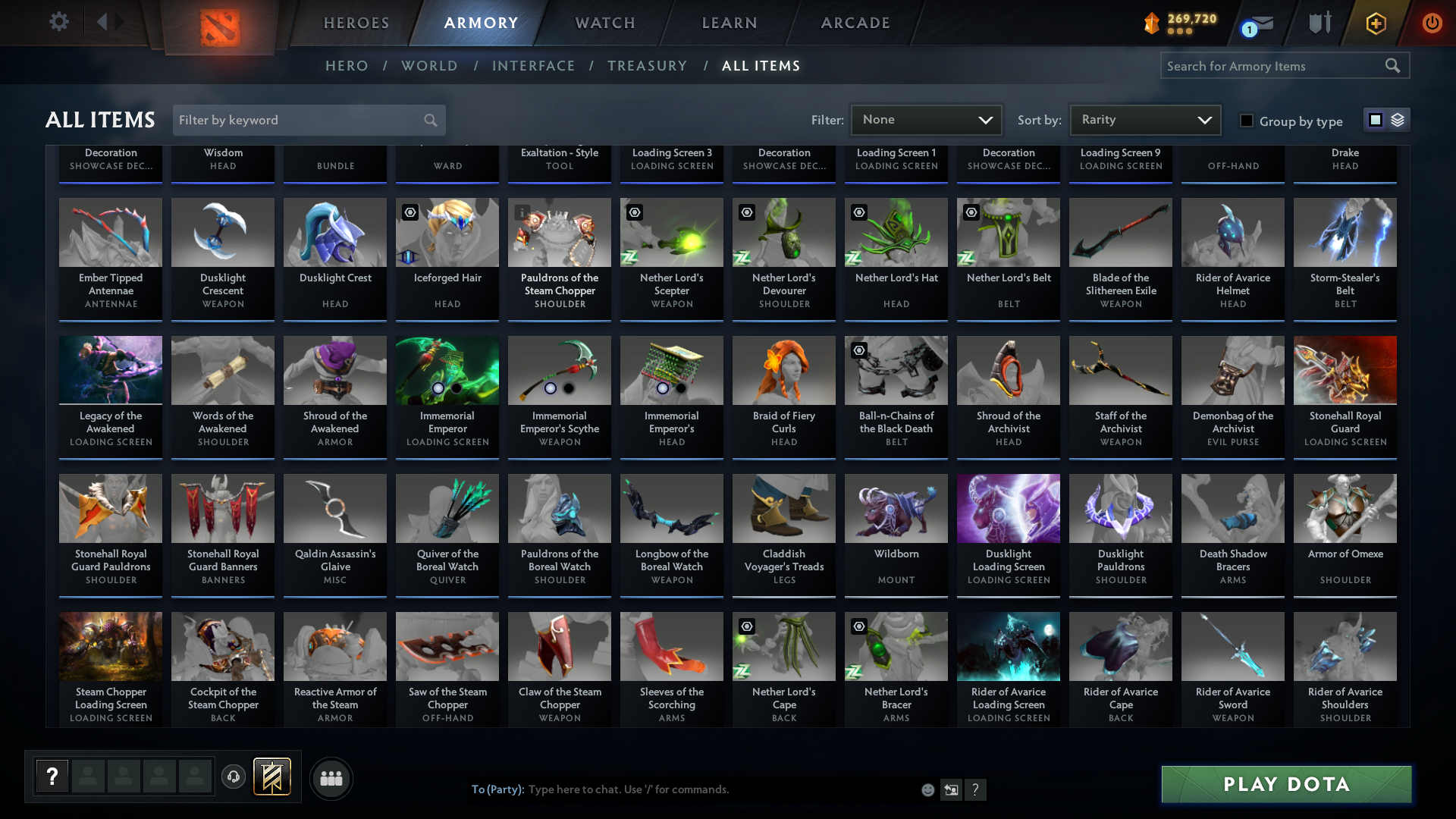The width and height of the screenshot is (1456, 819).
Task: Click the power button to exit
Action: tap(1432, 23)
